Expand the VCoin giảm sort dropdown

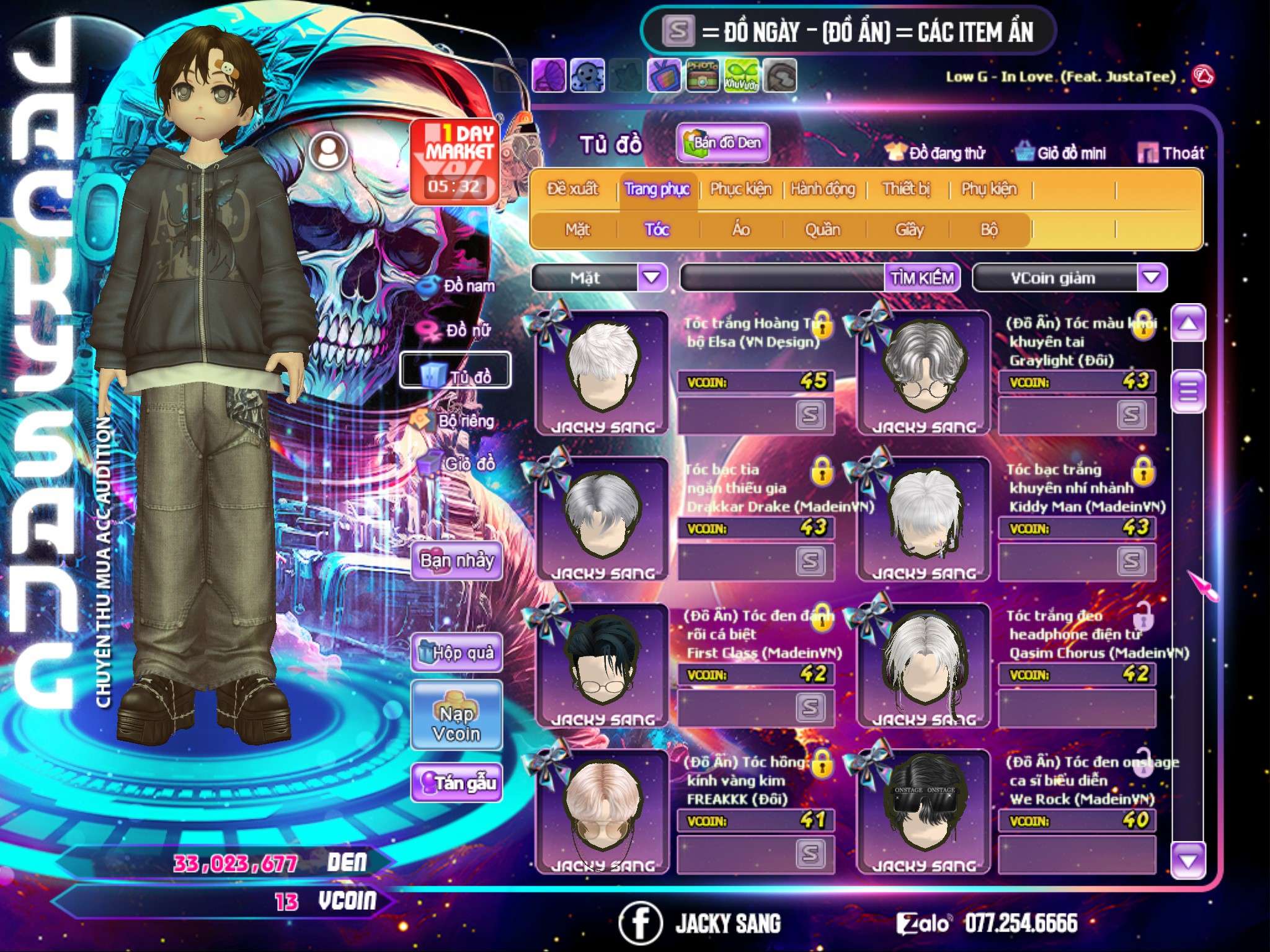[x=1152, y=278]
